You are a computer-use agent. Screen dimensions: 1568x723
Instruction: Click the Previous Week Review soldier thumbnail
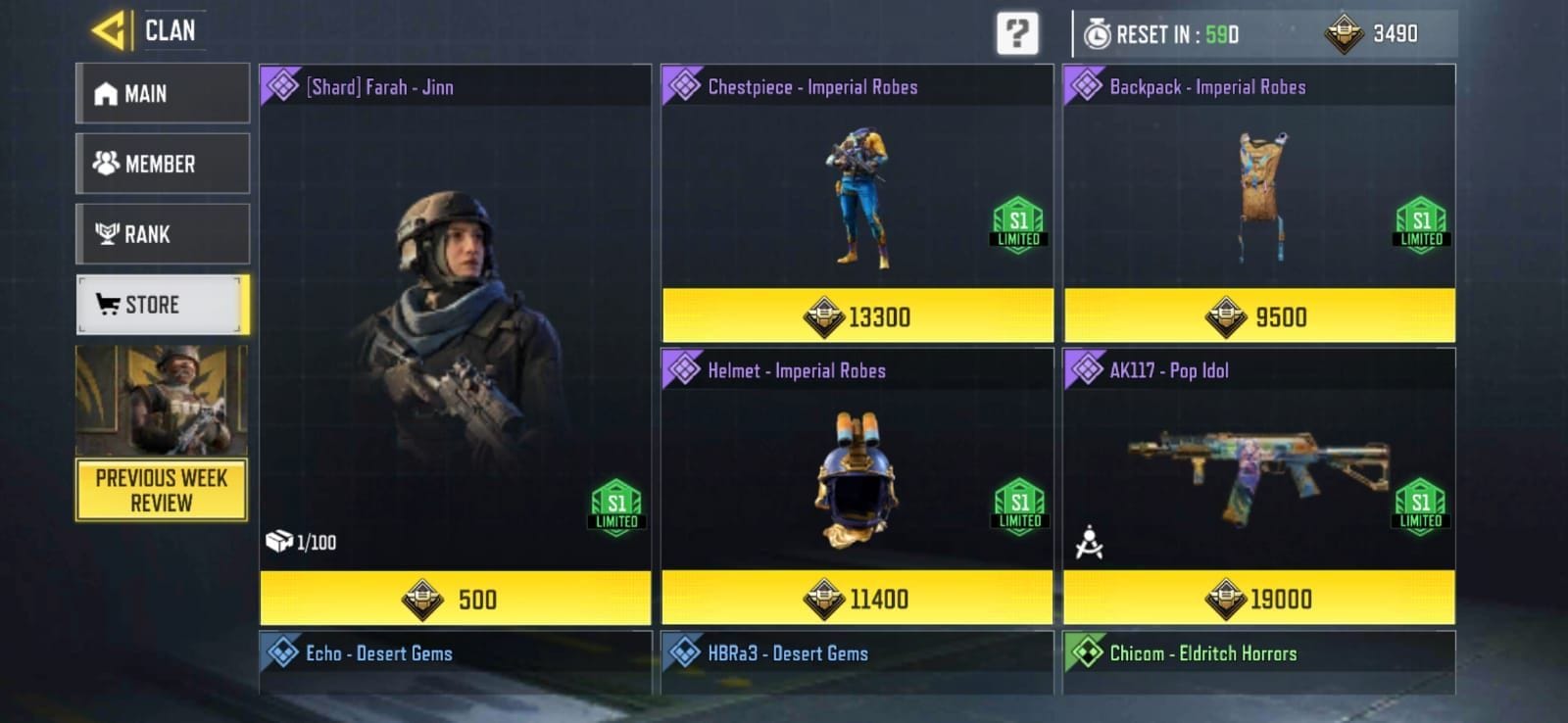161,400
